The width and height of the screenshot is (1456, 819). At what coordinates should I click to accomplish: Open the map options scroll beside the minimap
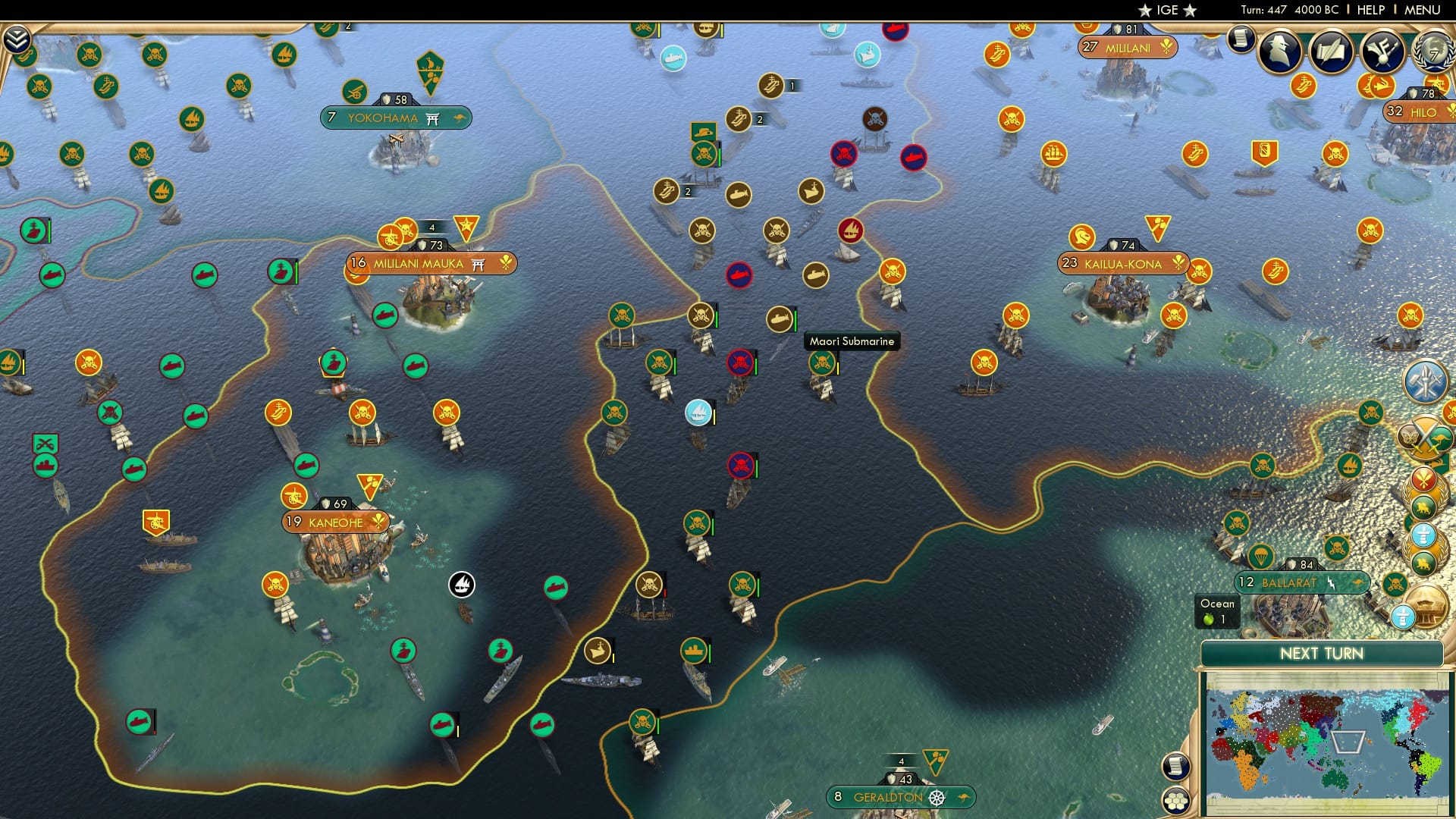pyautogui.click(x=1176, y=764)
